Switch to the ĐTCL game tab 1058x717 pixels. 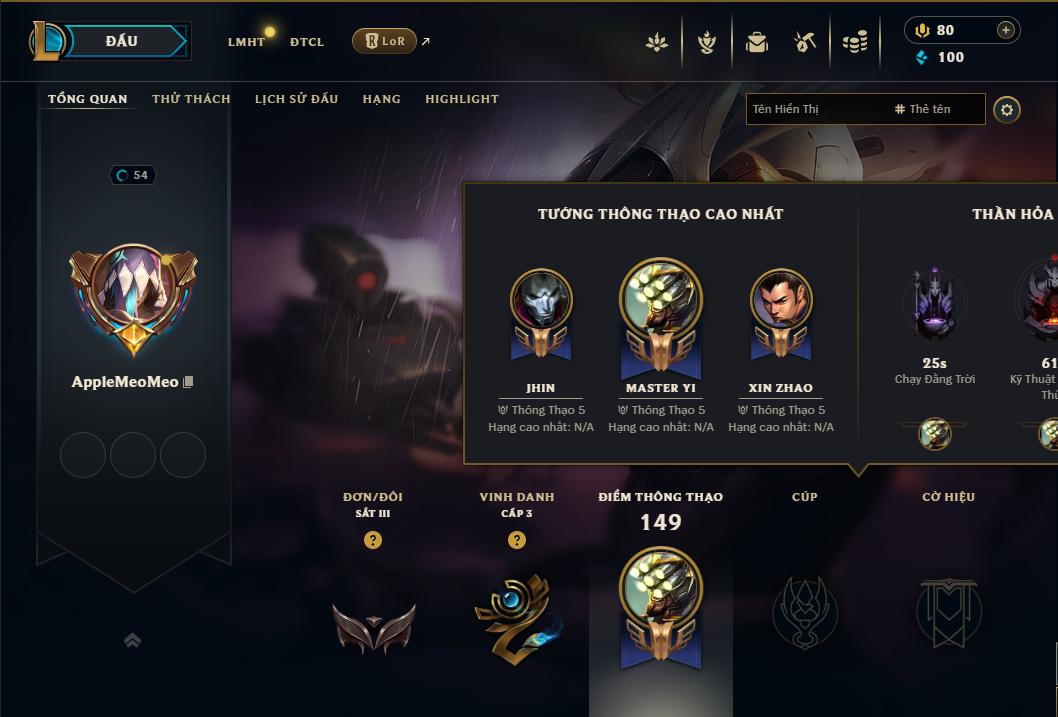pyautogui.click(x=307, y=42)
